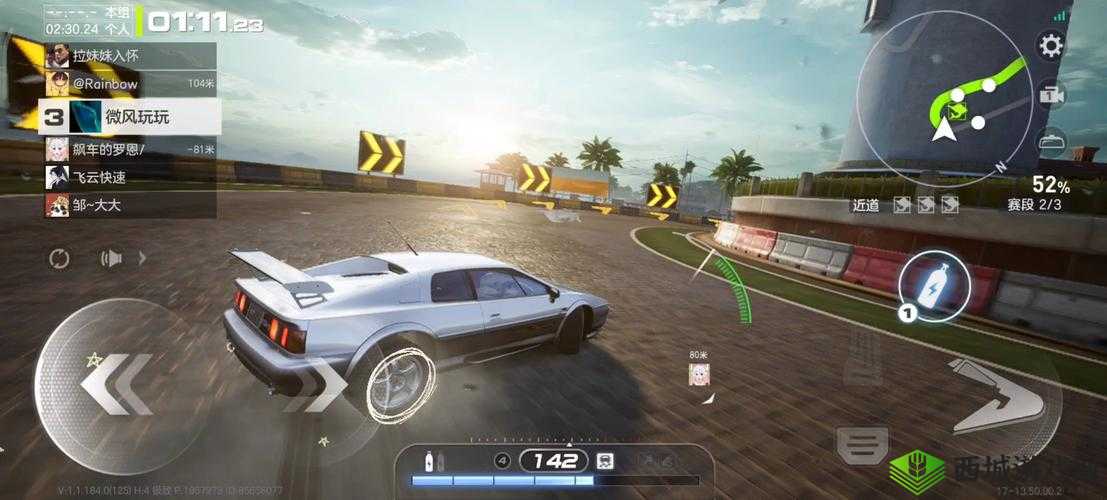This screenshot has width=1107, height=500.
Task: Activate the nitro bottle boost
Action: click(936, 284)
